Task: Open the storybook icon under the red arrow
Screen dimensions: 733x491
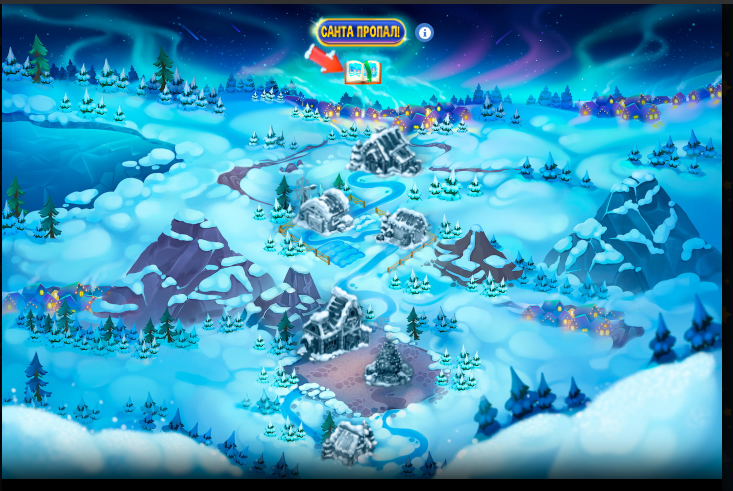Action: pyautogui.click(x=362, y=72)
